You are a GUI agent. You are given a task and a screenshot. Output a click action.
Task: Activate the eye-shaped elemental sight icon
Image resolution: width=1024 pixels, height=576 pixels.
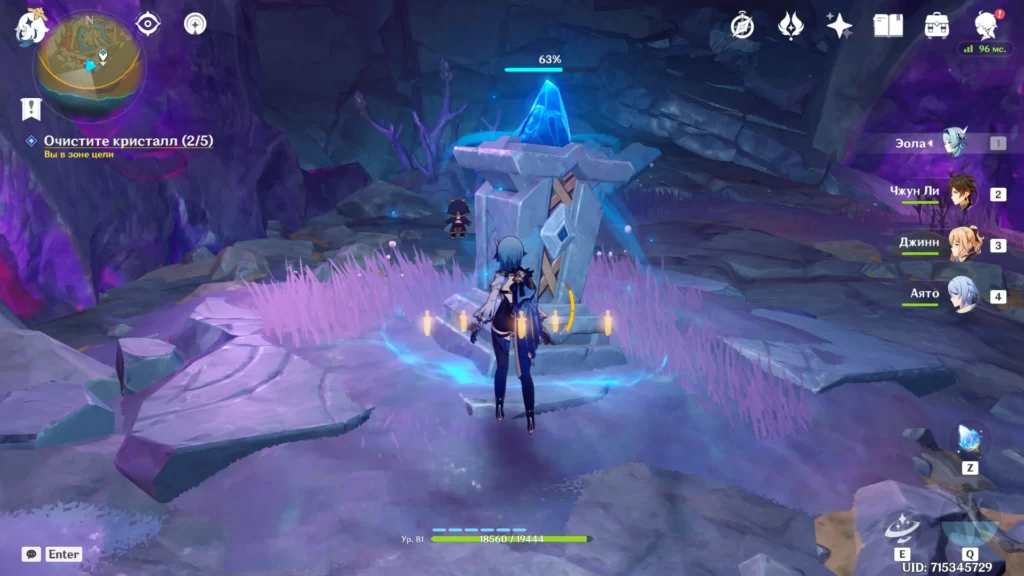[x=148, y=24]
